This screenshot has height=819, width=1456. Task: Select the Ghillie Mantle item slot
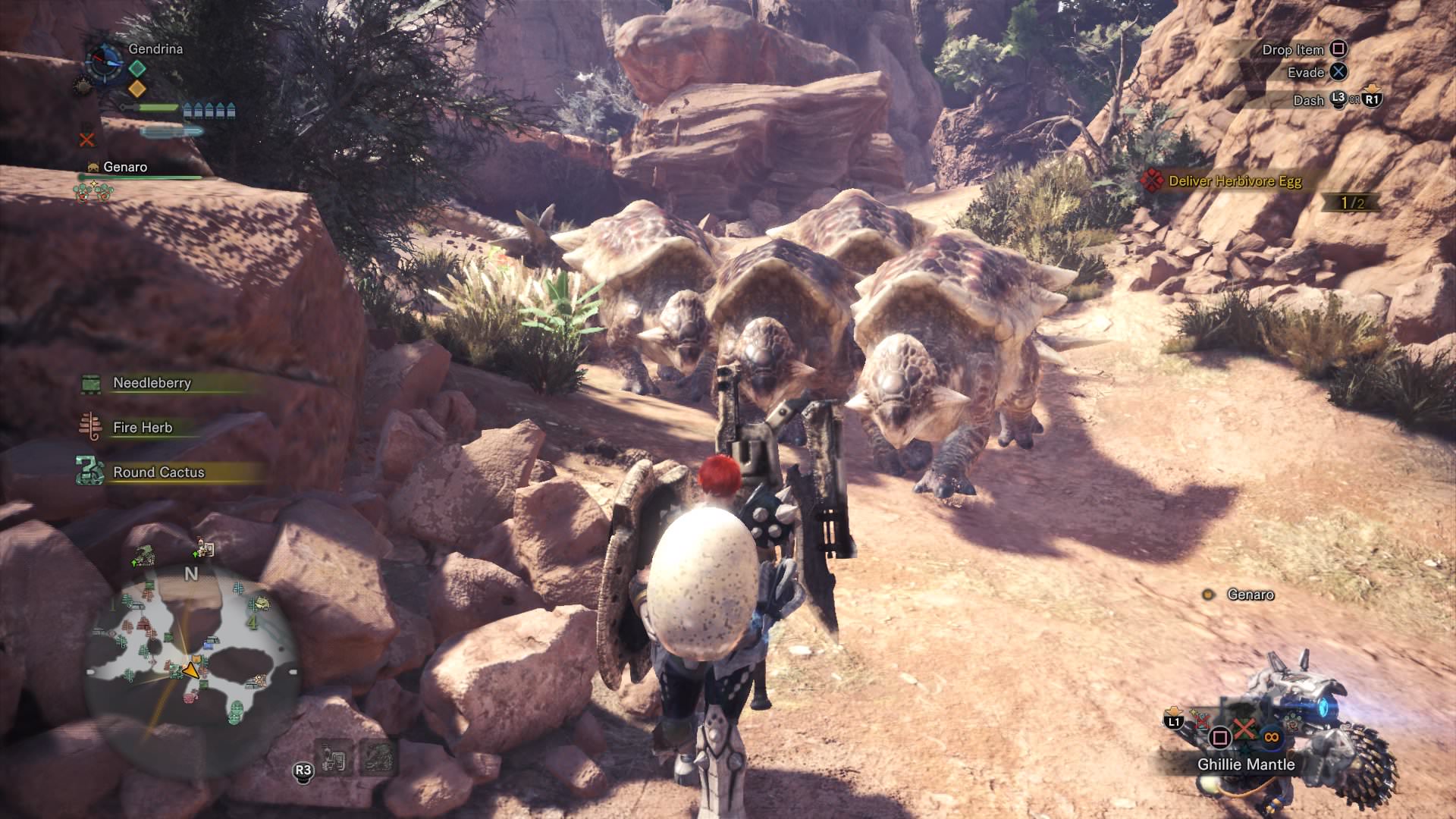(x=1245, y=764)
